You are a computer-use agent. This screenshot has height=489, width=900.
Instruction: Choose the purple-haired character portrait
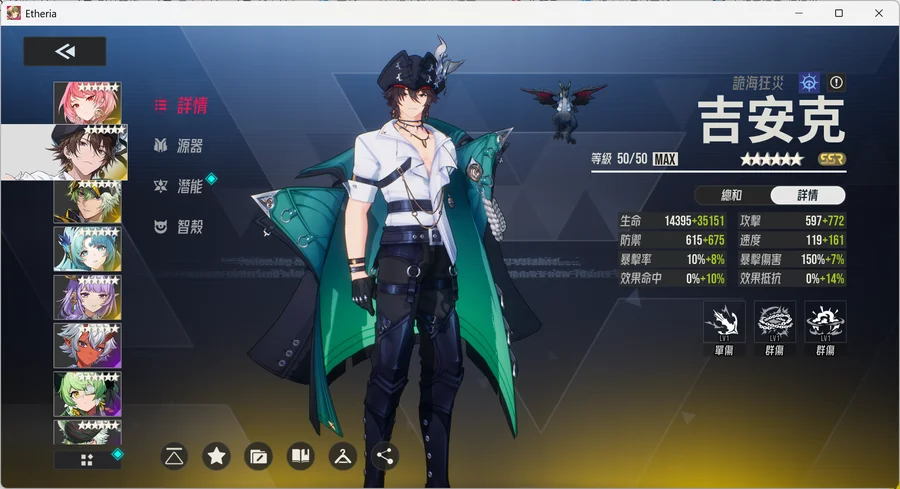point(87,296)
